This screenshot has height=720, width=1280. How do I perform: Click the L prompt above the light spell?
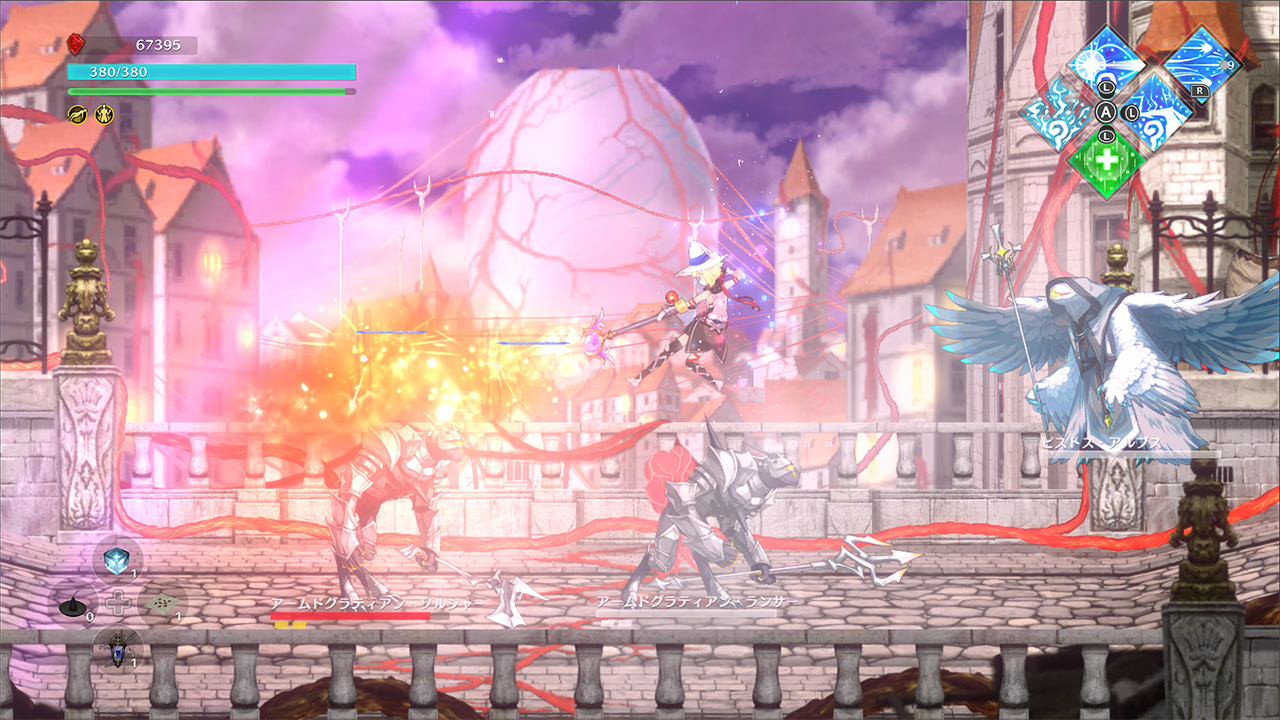pos(1106,87)
